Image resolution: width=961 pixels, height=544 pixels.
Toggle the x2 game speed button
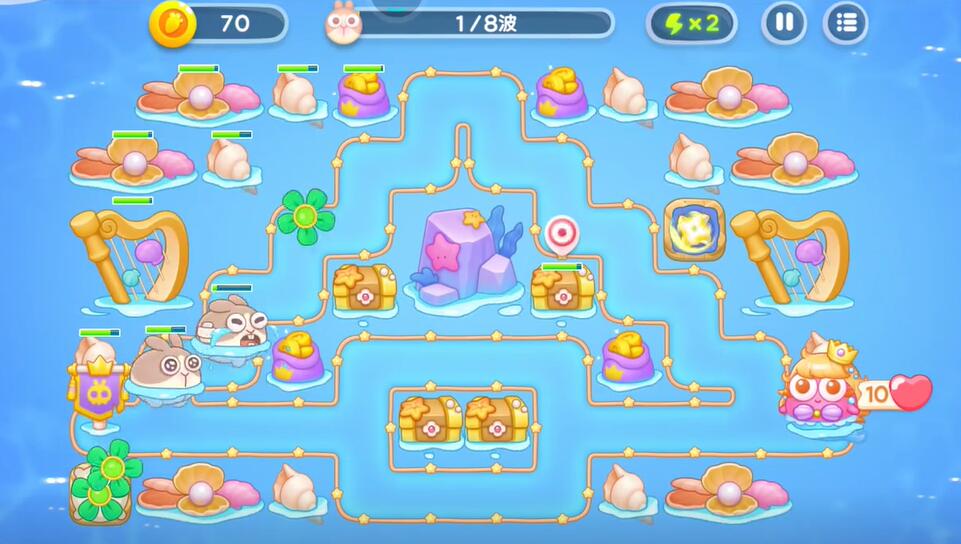pyautogui.click(x=692, y=23)
